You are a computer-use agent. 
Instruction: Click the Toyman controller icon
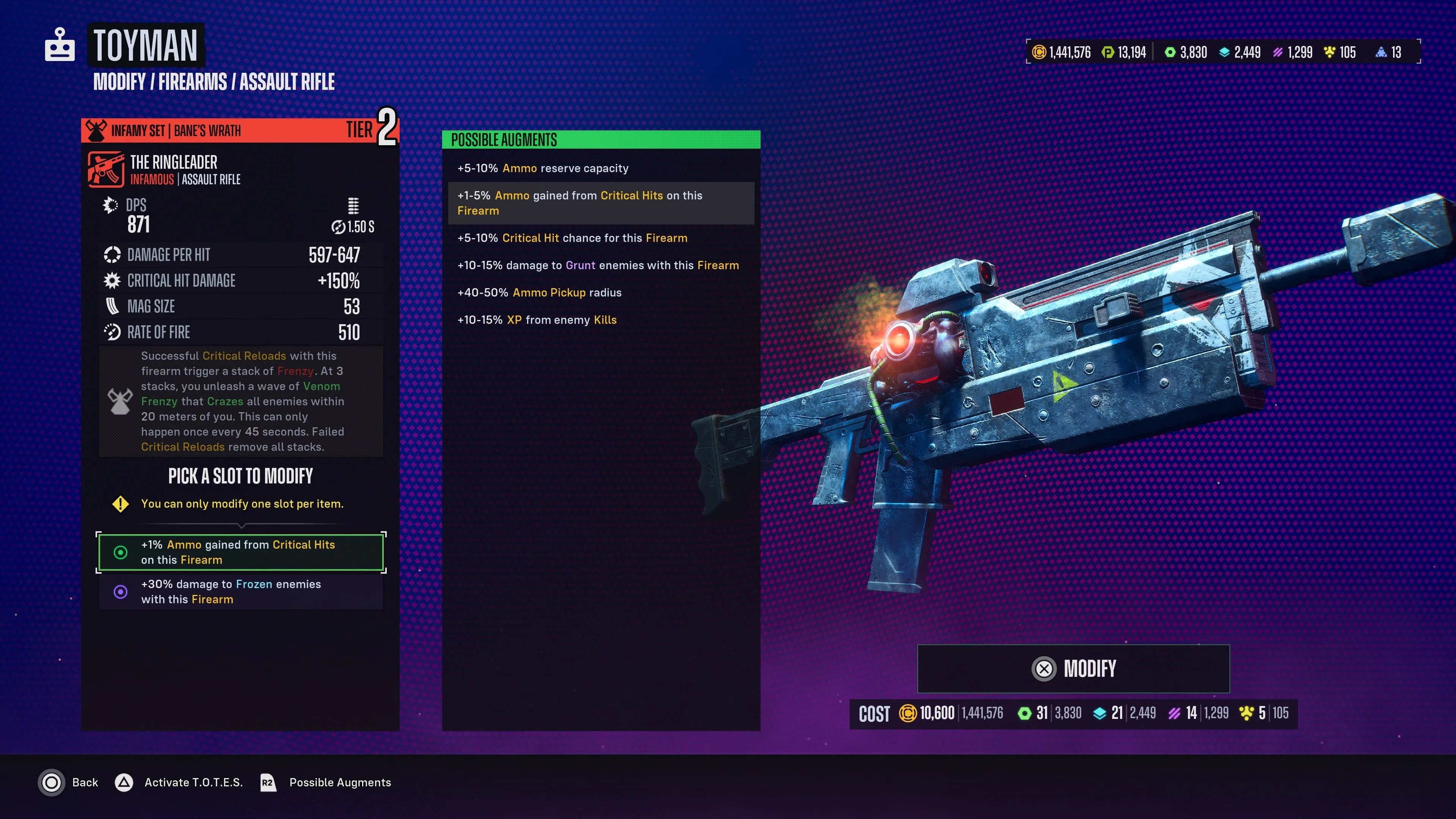(60, 45)
